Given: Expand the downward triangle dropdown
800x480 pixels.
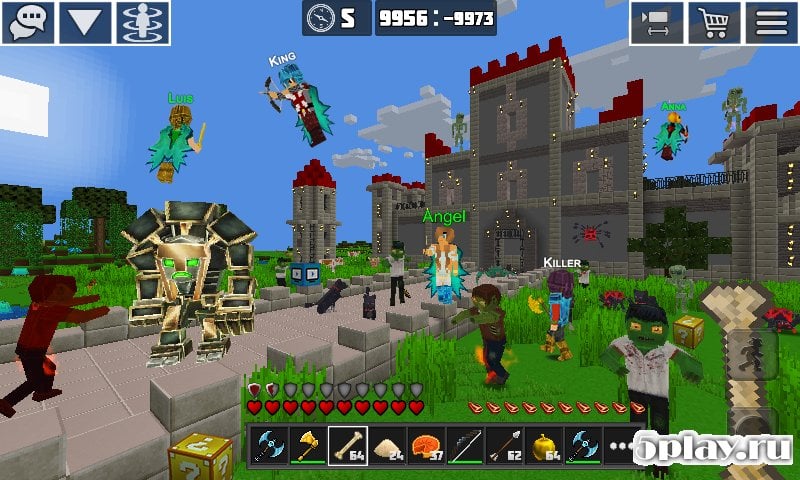Looking at the screenshot, I should (x=85, y=22).
